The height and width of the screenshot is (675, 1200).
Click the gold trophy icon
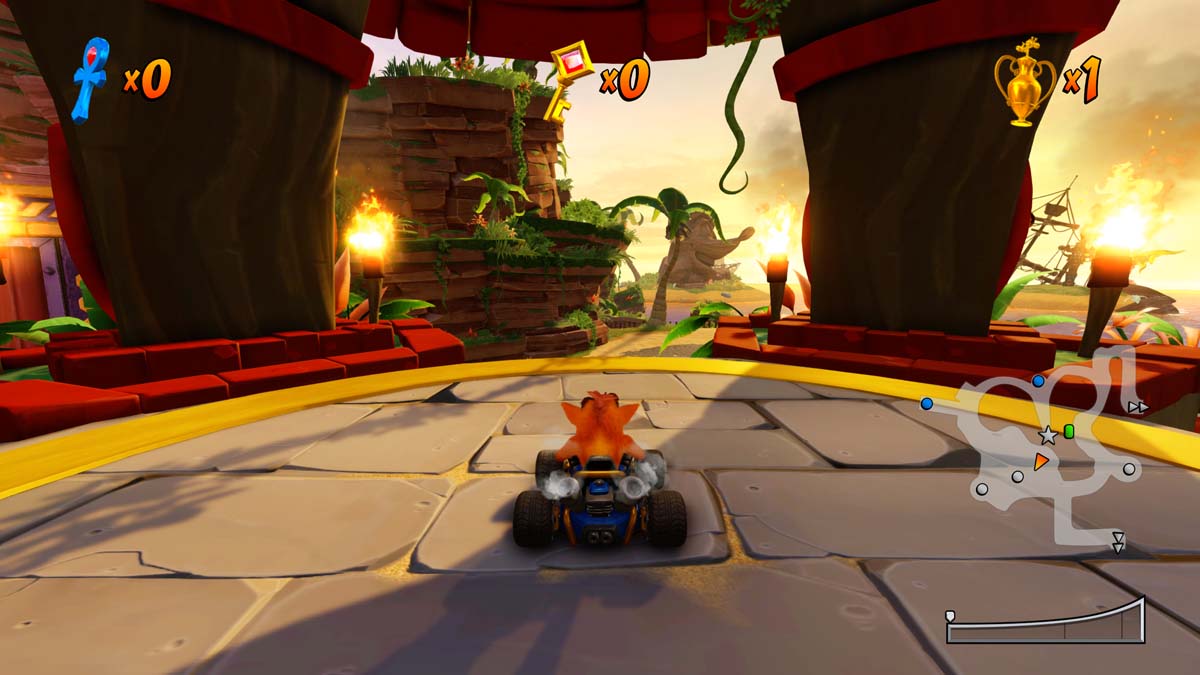(x=1025, y=81)
